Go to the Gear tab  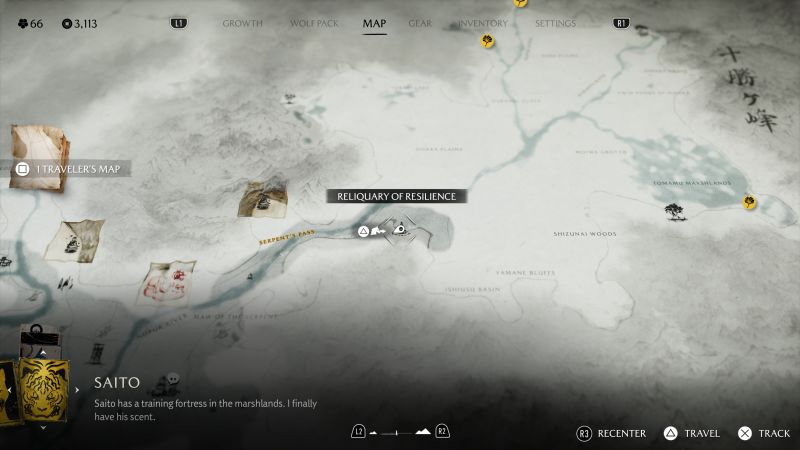click(x=420, y=23)
